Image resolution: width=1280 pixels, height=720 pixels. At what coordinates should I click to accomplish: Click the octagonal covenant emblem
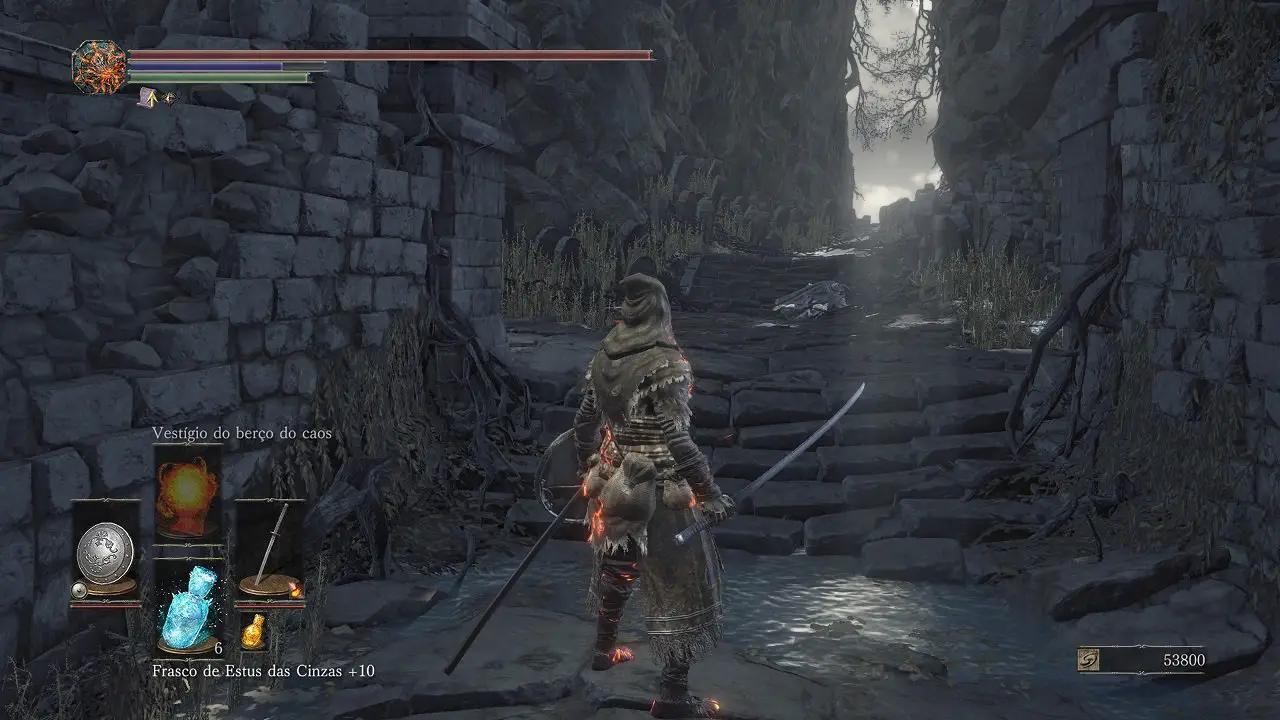point(100,67)
